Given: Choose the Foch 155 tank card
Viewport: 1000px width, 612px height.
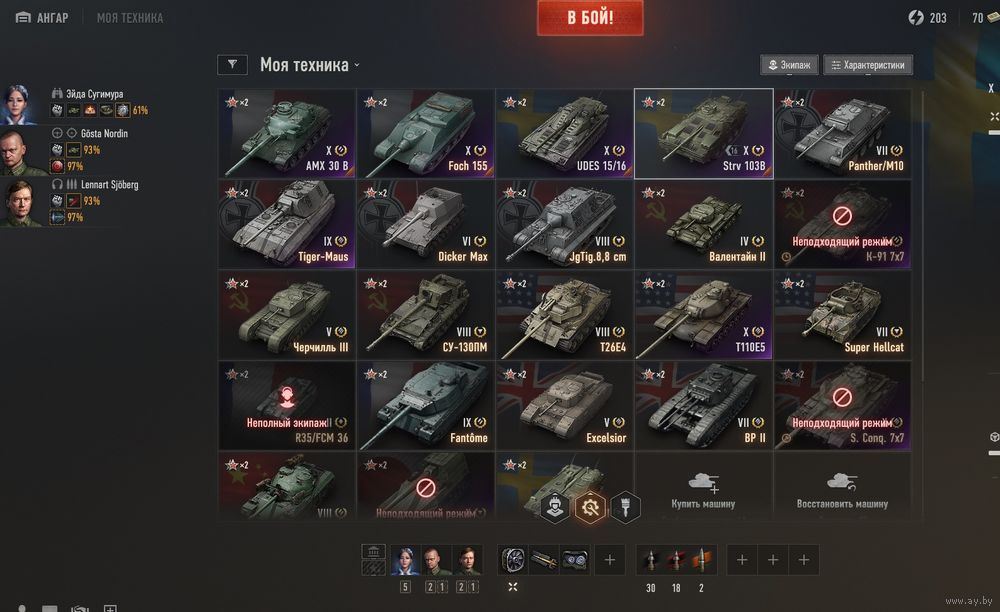Looking at the screenshot, I should (x=426, y=134).
